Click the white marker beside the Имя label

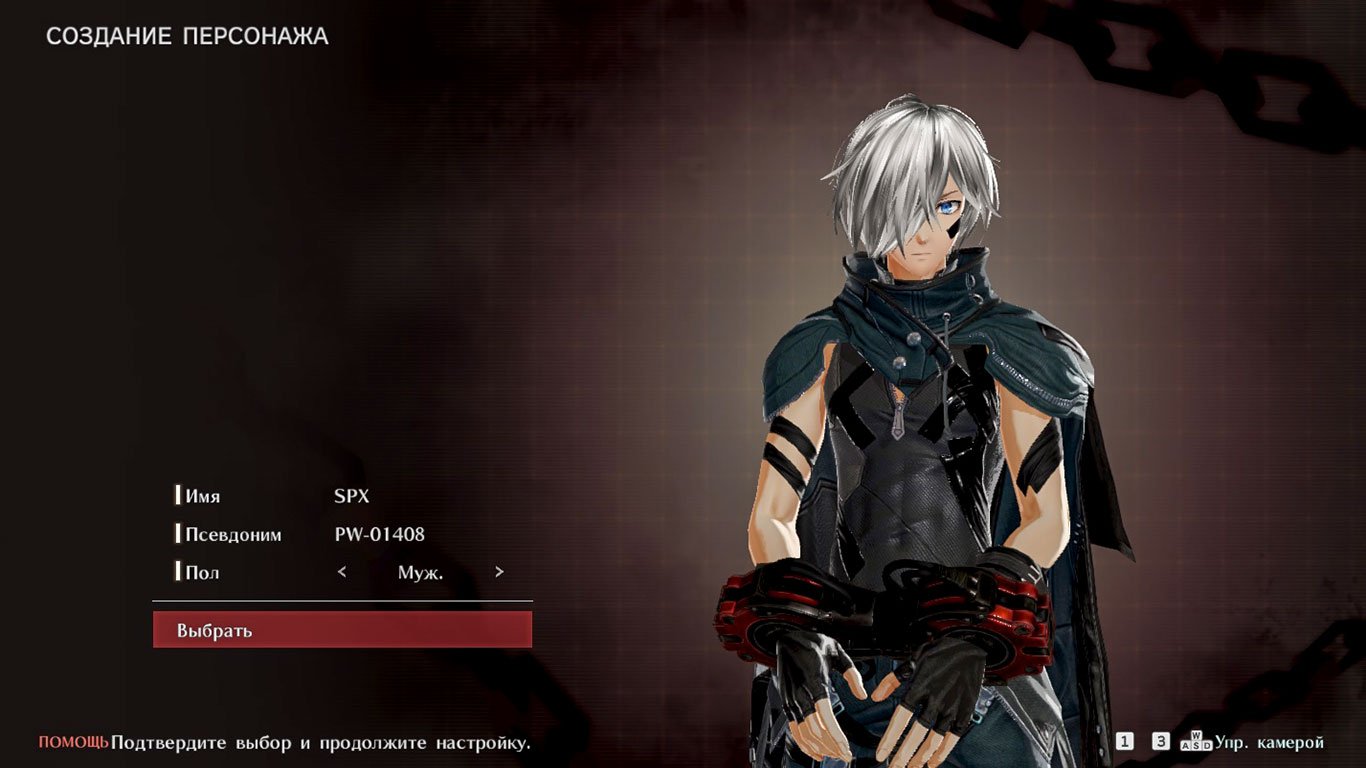tap(179, 495)
